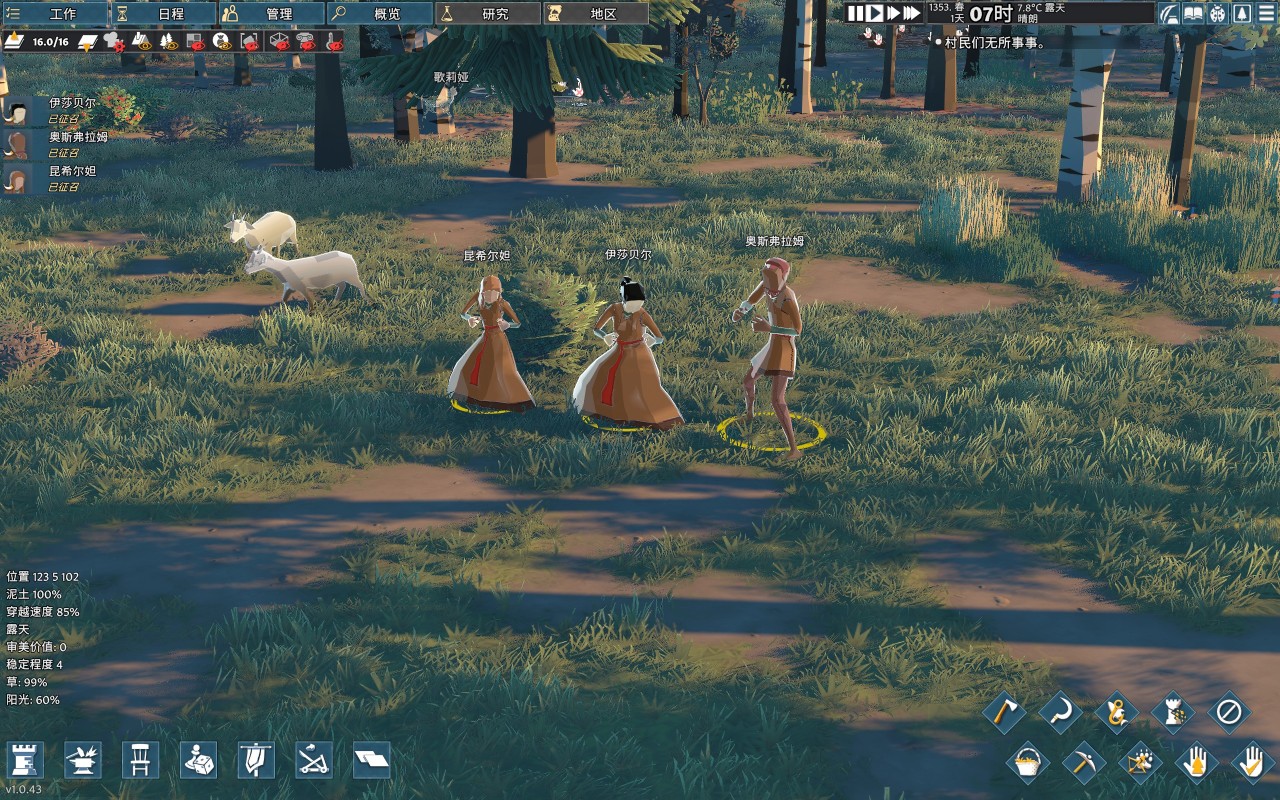Activate the pickaxe mining order
The width and height of the screenshot is (1280, 800).
tap(1083, 763)
